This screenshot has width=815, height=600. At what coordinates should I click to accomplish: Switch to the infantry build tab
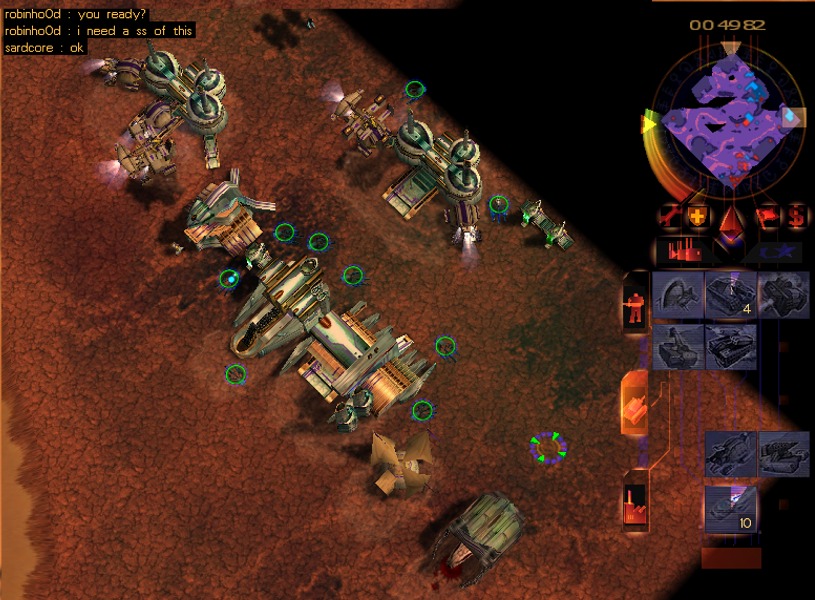click(635, 301)
